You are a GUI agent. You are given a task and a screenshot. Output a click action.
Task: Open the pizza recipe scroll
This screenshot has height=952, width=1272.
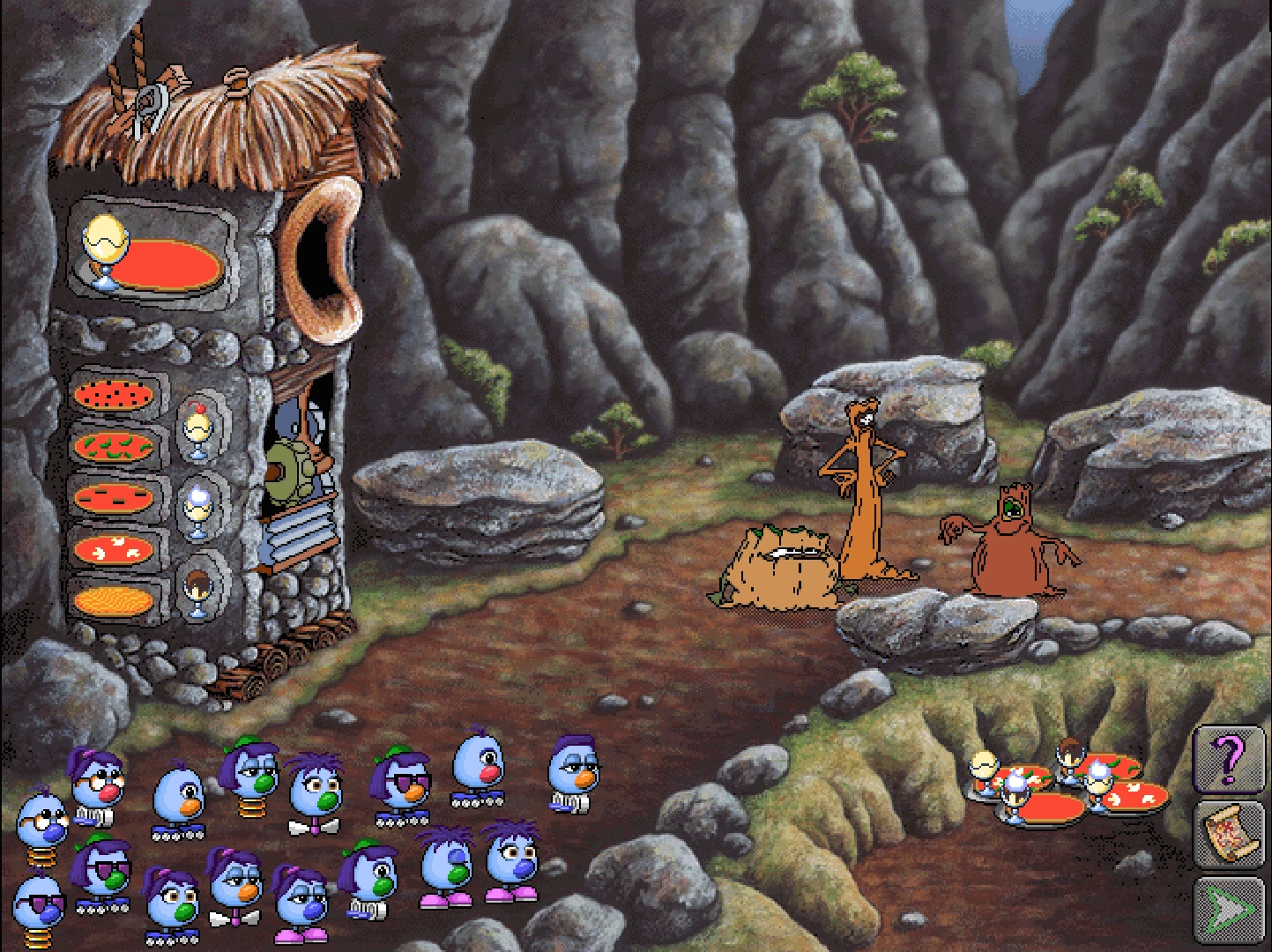coord(1232,833)
